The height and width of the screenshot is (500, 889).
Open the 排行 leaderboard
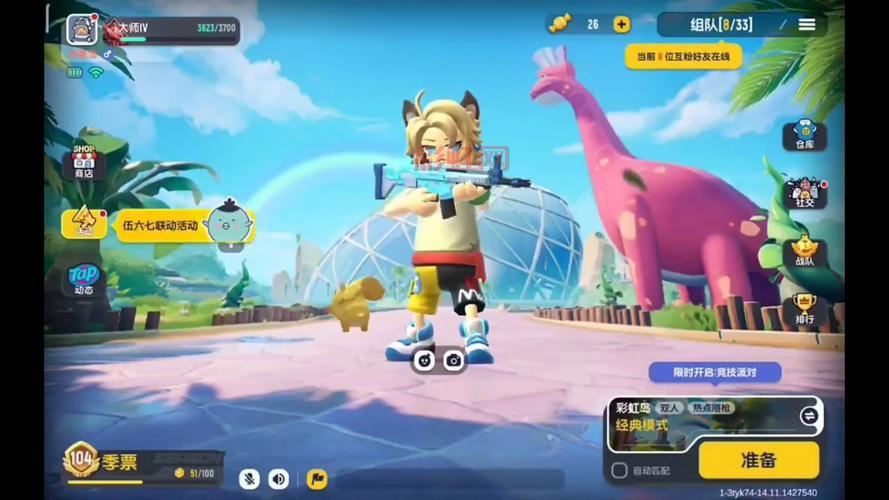(x=804, y=309)
